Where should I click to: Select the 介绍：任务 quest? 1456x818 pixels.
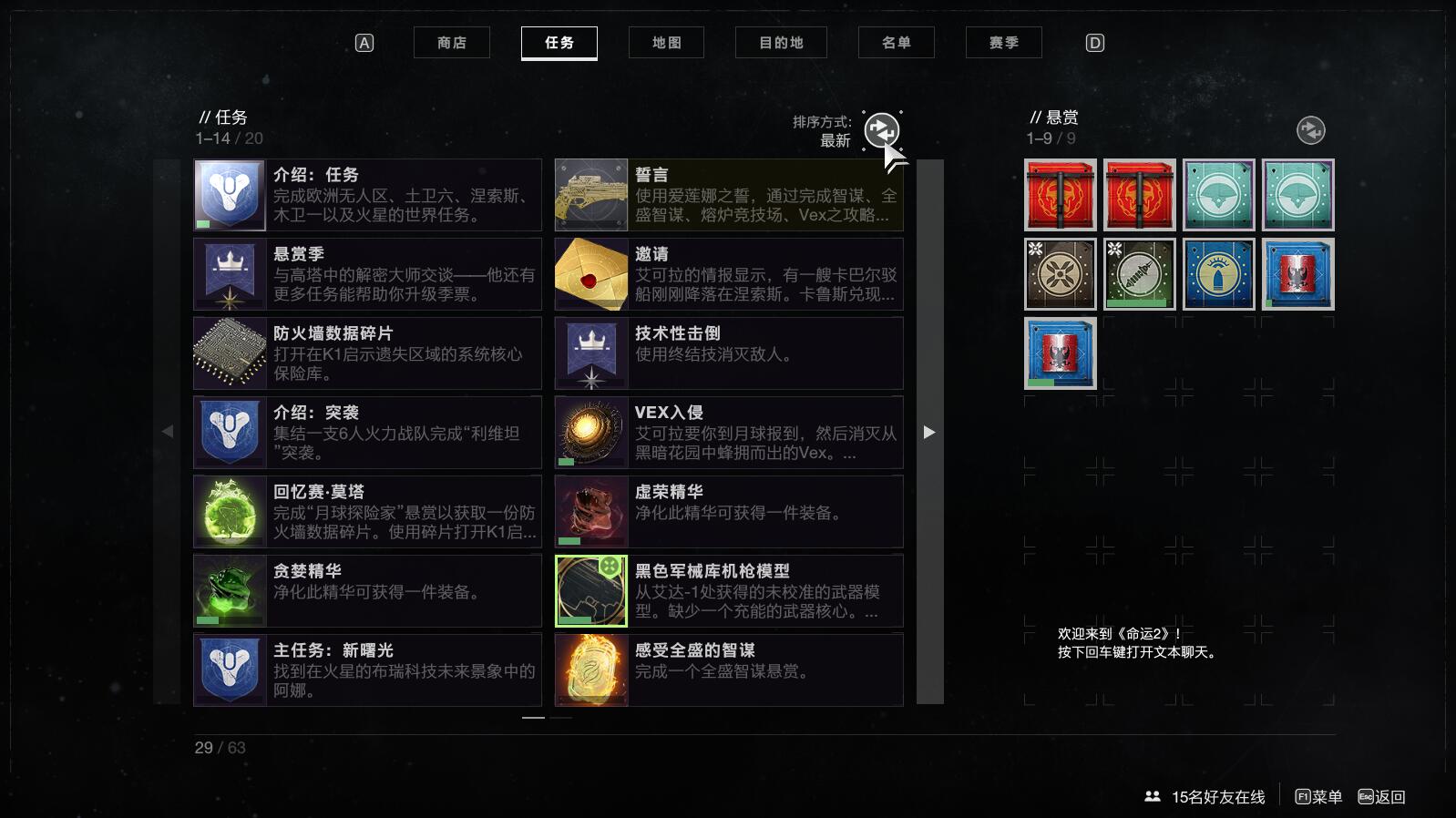click(367, 195)
